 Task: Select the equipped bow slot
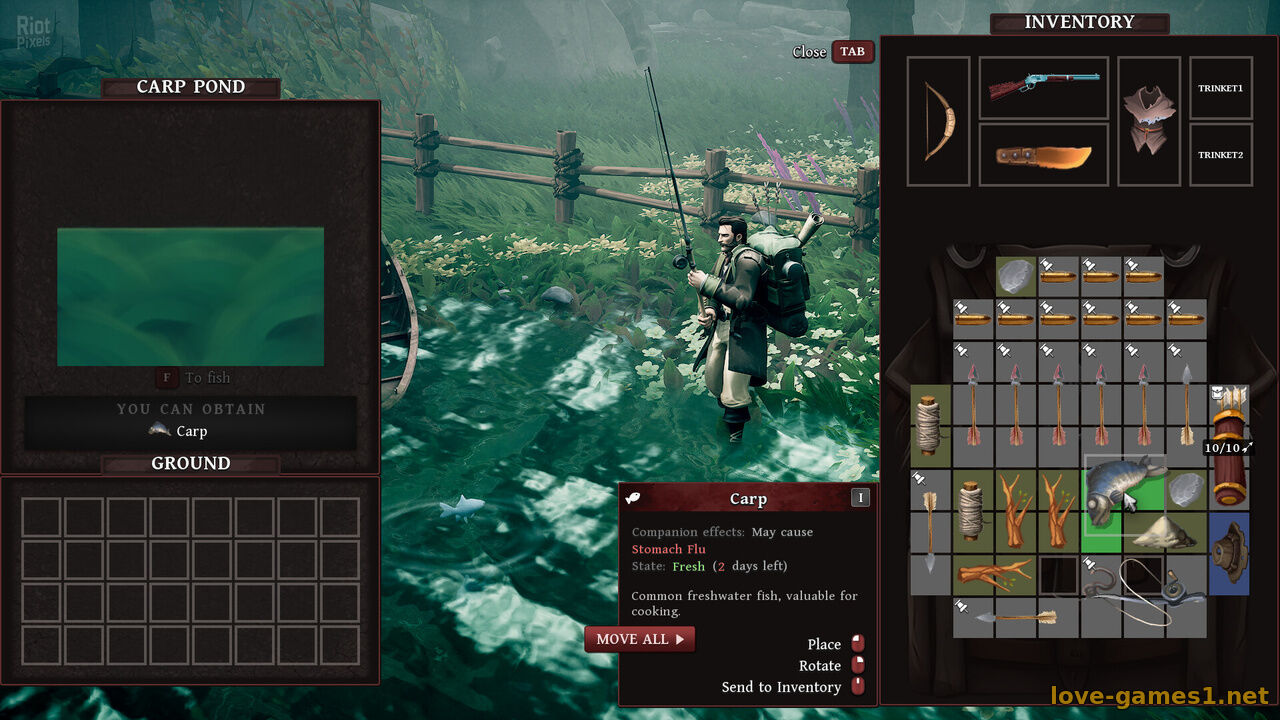click(938, 121)
